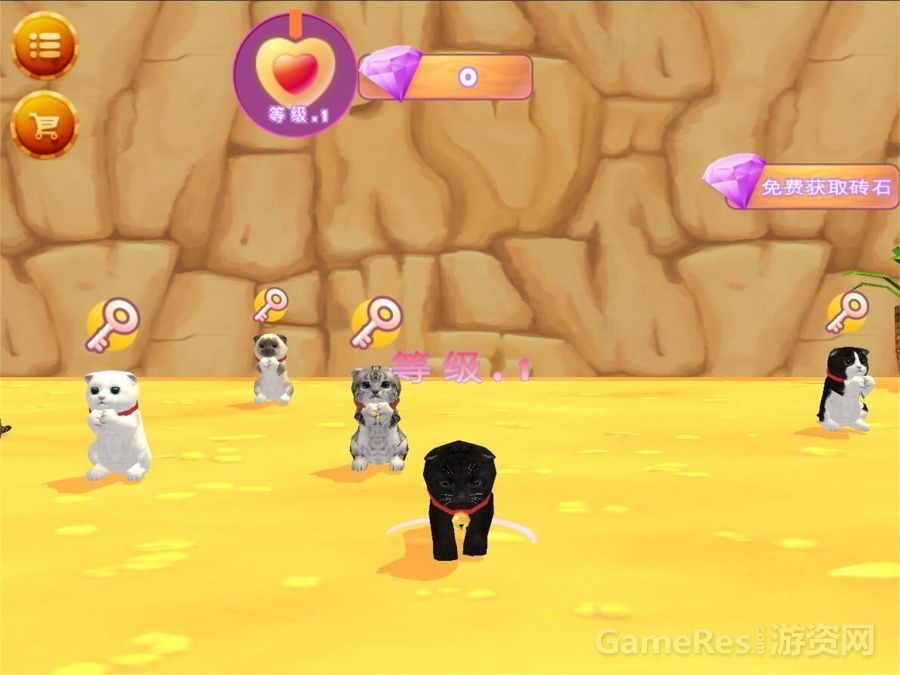
Task: Choose the key above the gray tabby
Action: coord(376,323)
